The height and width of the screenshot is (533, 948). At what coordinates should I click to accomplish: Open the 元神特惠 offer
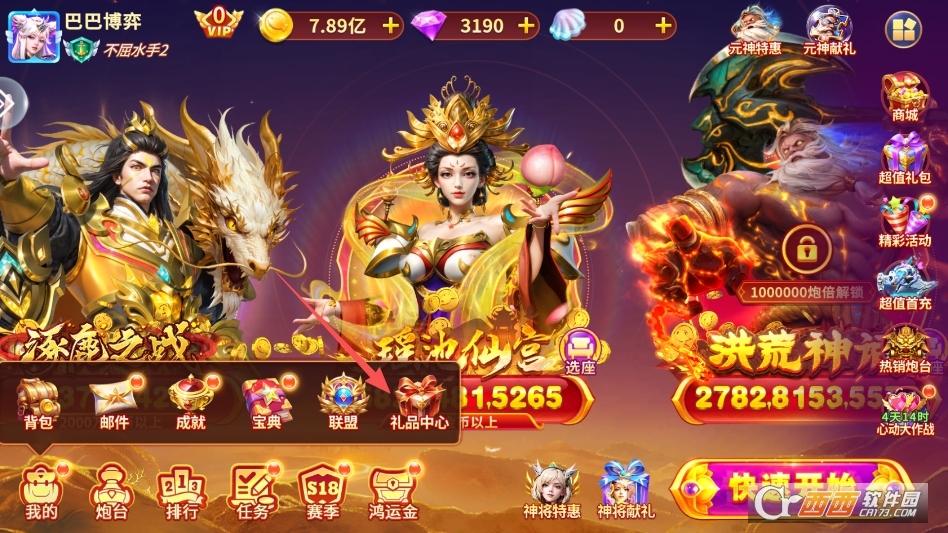(754, 30)
